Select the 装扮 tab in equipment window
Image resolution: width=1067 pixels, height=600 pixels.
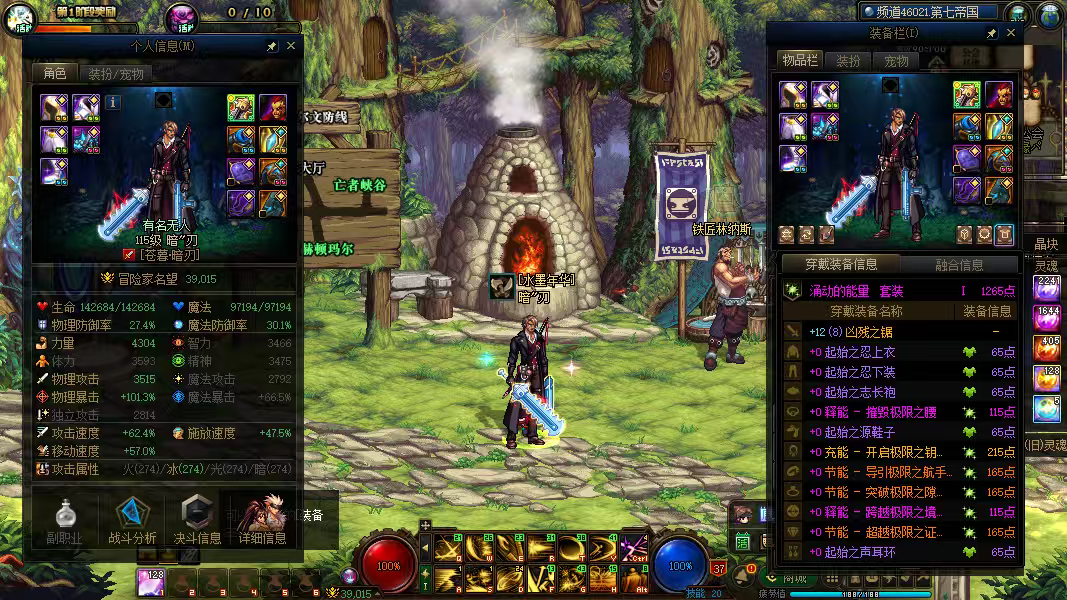click(x=848, y=61)
